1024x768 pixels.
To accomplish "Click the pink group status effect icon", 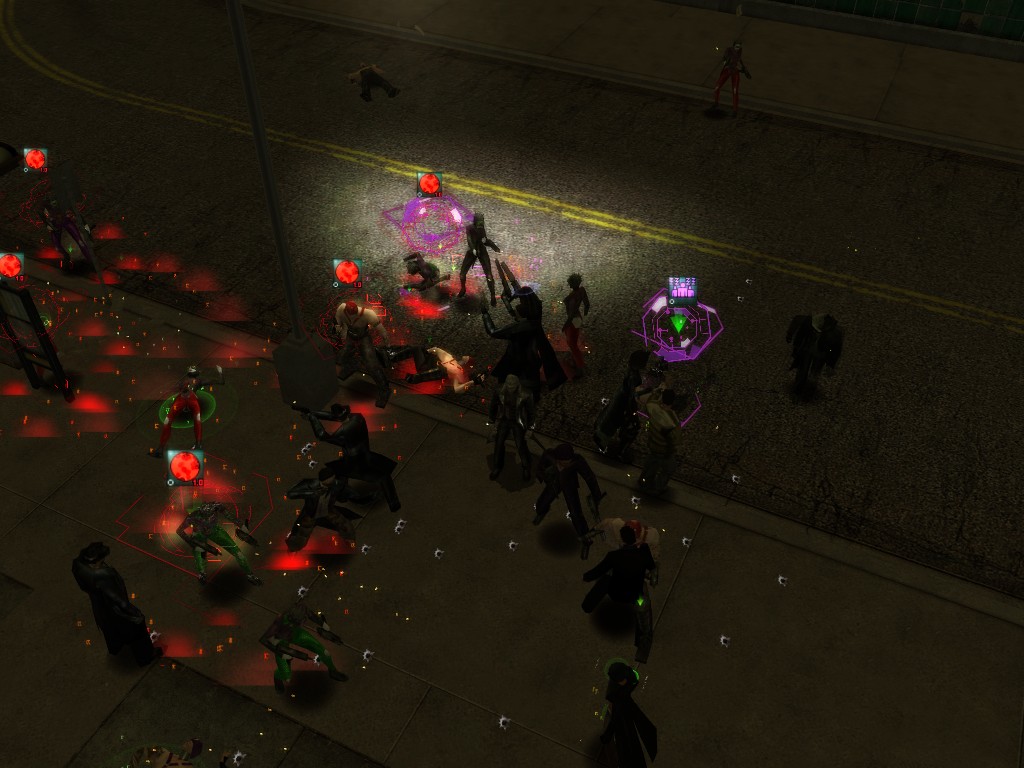I will (682, 290).
